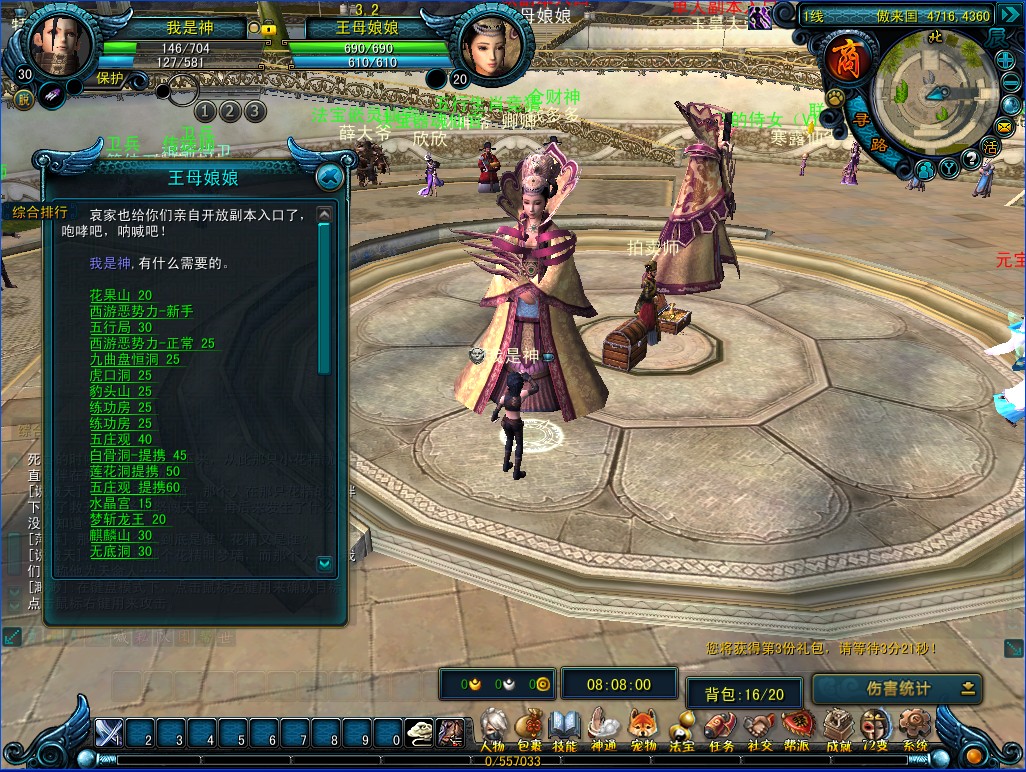Choose the 梦斩龙王 20 entry
Screen dimensions: 1026x772
(128, 520)
